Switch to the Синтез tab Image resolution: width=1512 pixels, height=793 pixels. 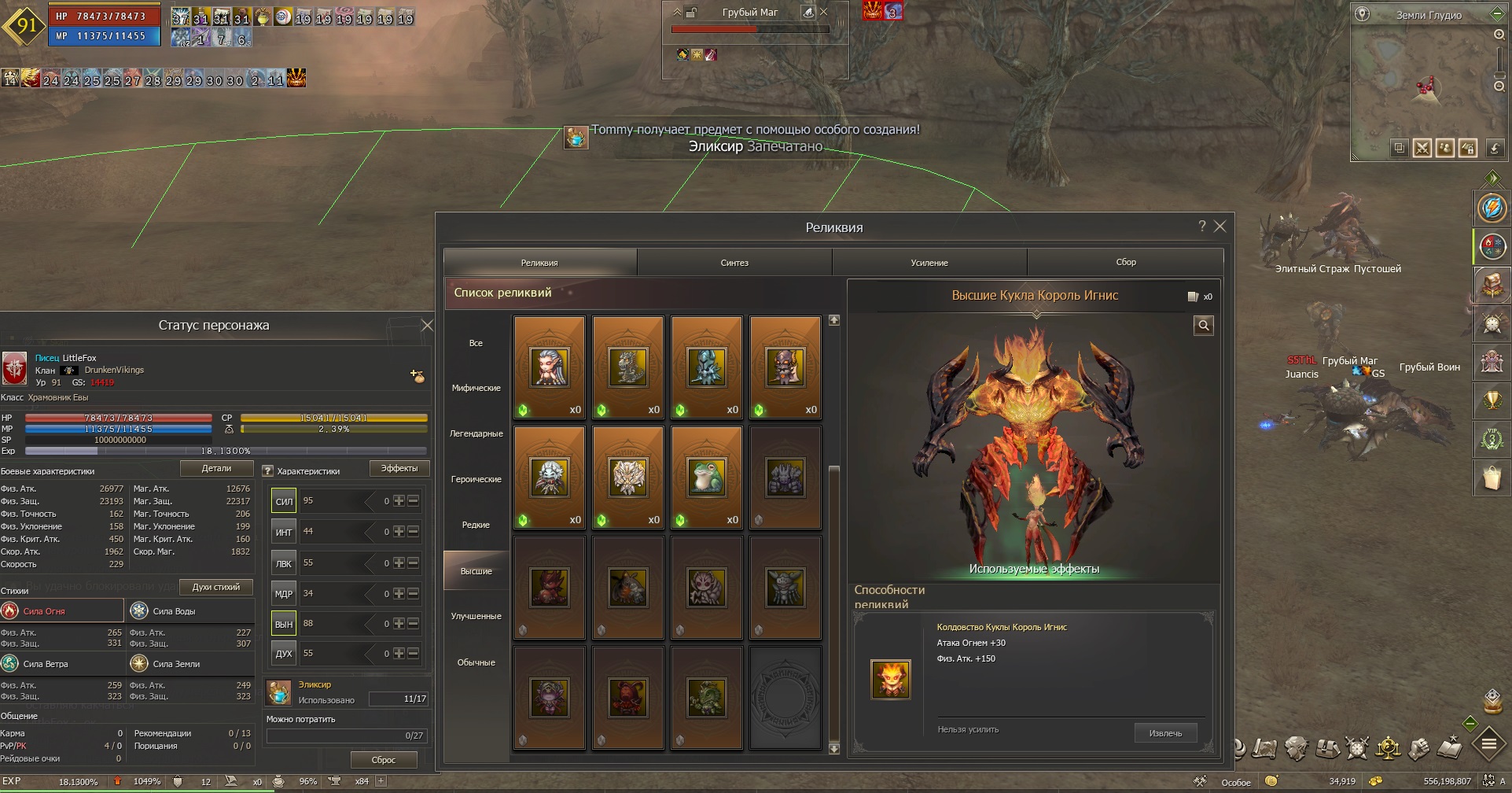point(734,263)
